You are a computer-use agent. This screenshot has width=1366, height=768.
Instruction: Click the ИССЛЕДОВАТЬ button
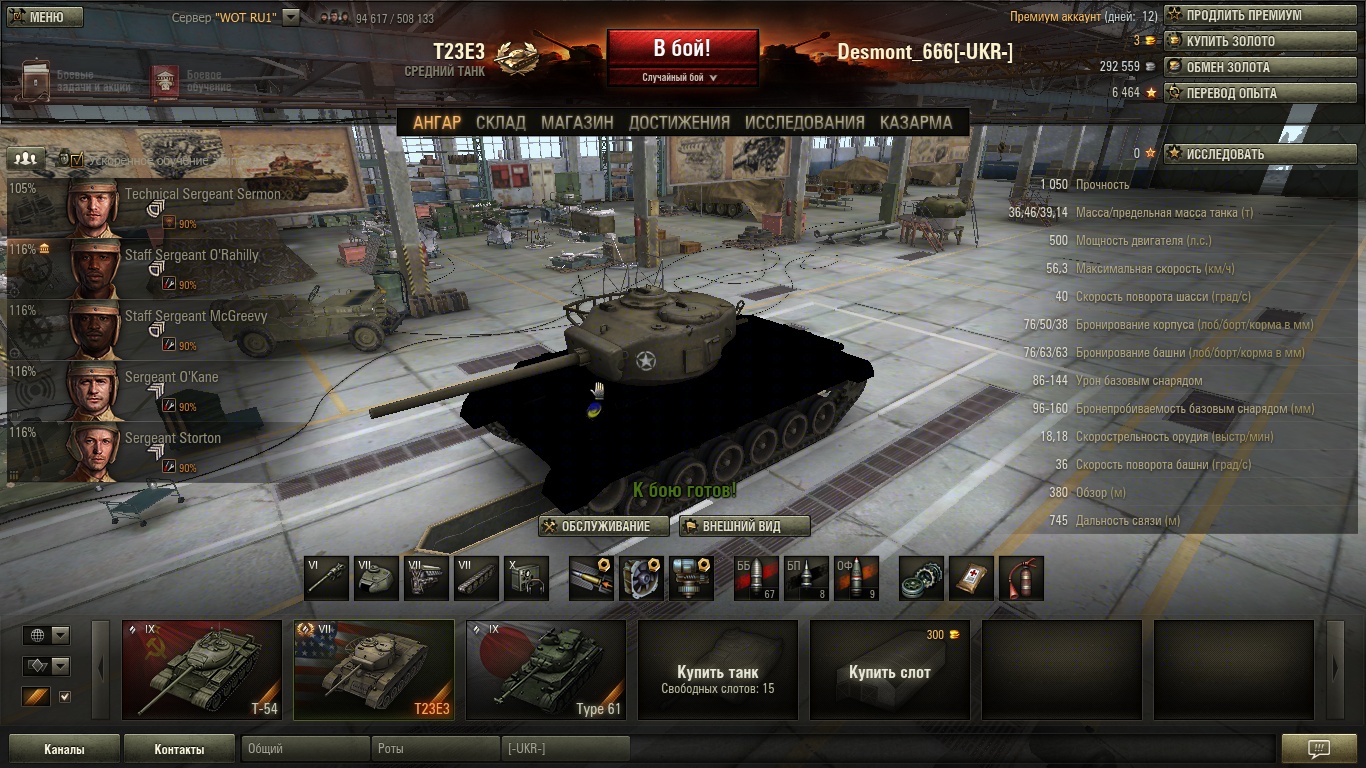(x=1260, y=154)
